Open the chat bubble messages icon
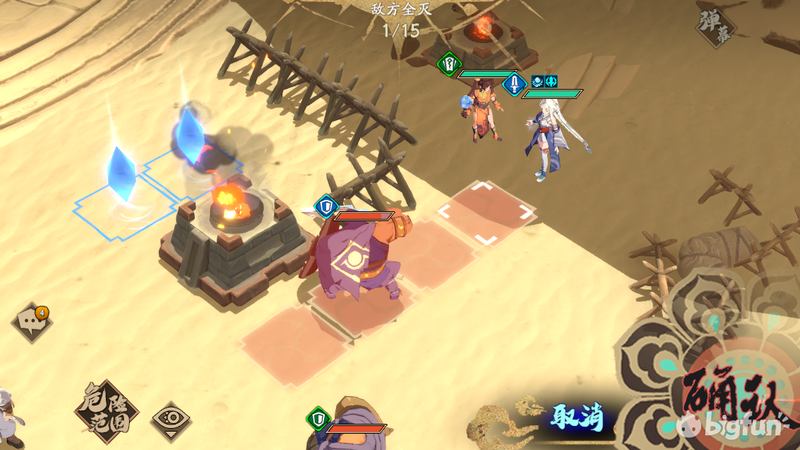The height and width of the screenshot is (450, 800). pos(29,322)
